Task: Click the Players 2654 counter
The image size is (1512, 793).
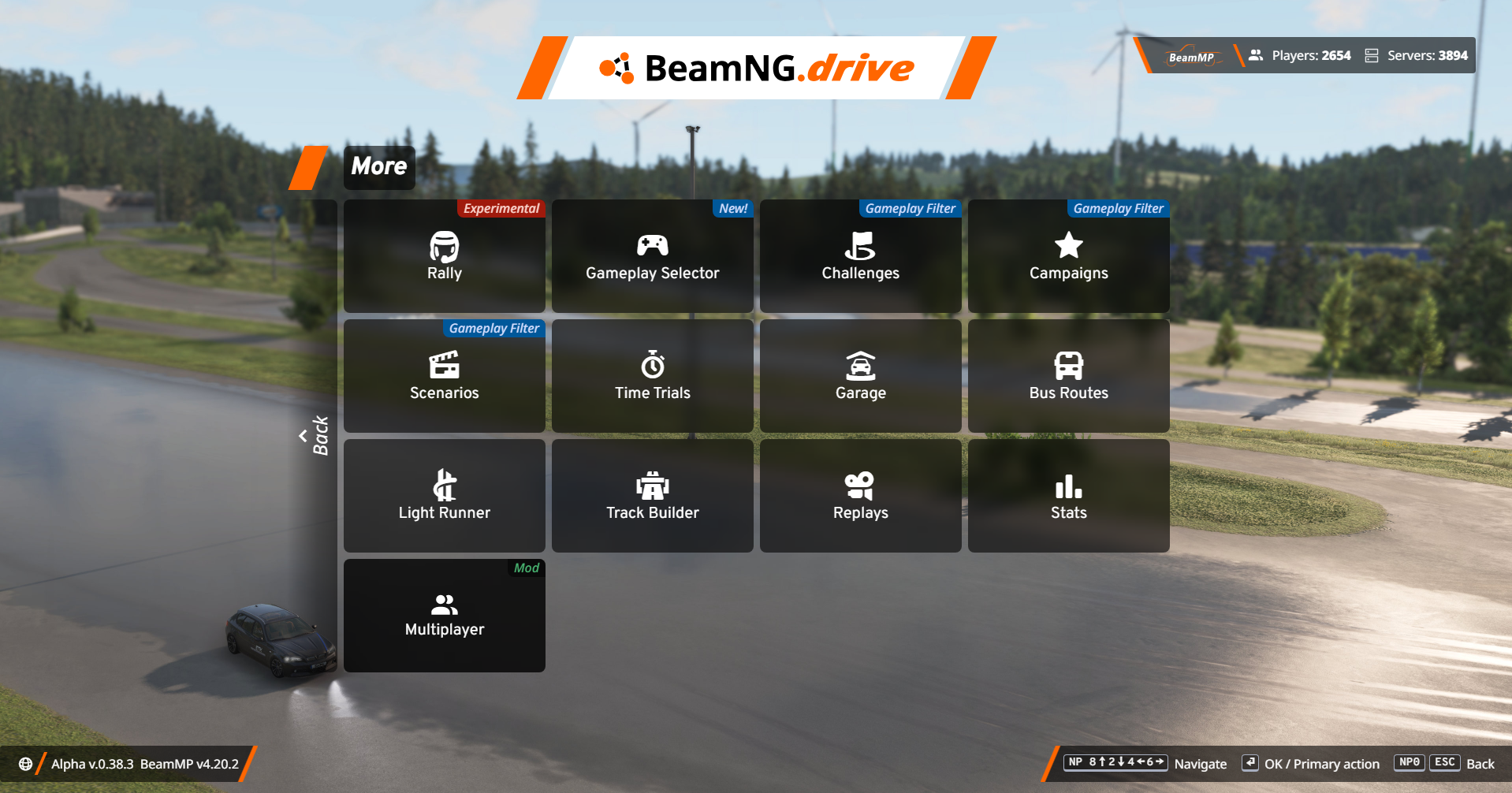Action: click(x=1299, y=55)
